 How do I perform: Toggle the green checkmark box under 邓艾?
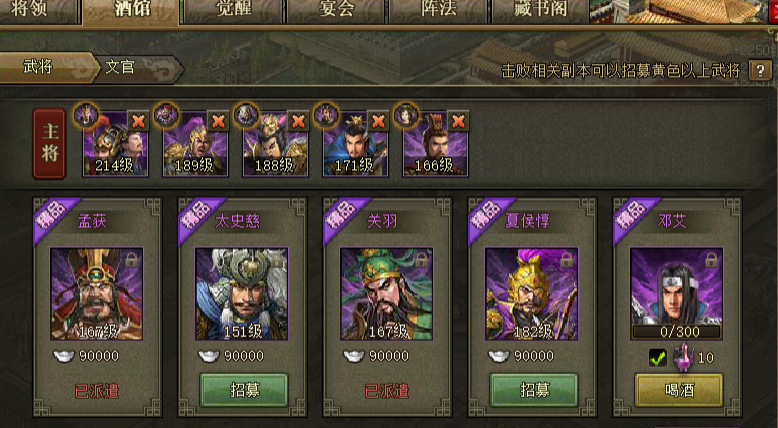[657, 357]
